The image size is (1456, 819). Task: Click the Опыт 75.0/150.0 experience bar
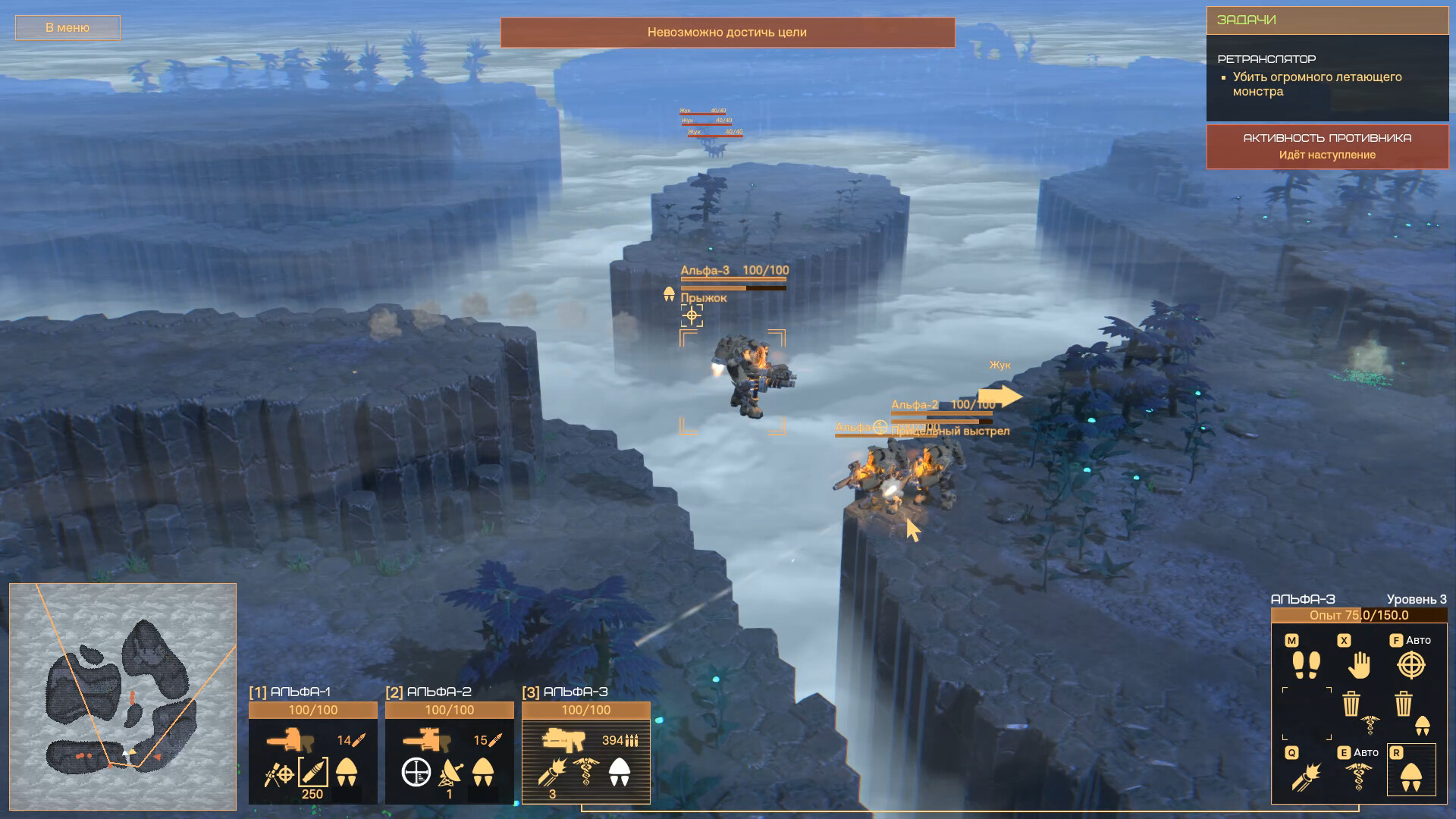click(1360, 616)
